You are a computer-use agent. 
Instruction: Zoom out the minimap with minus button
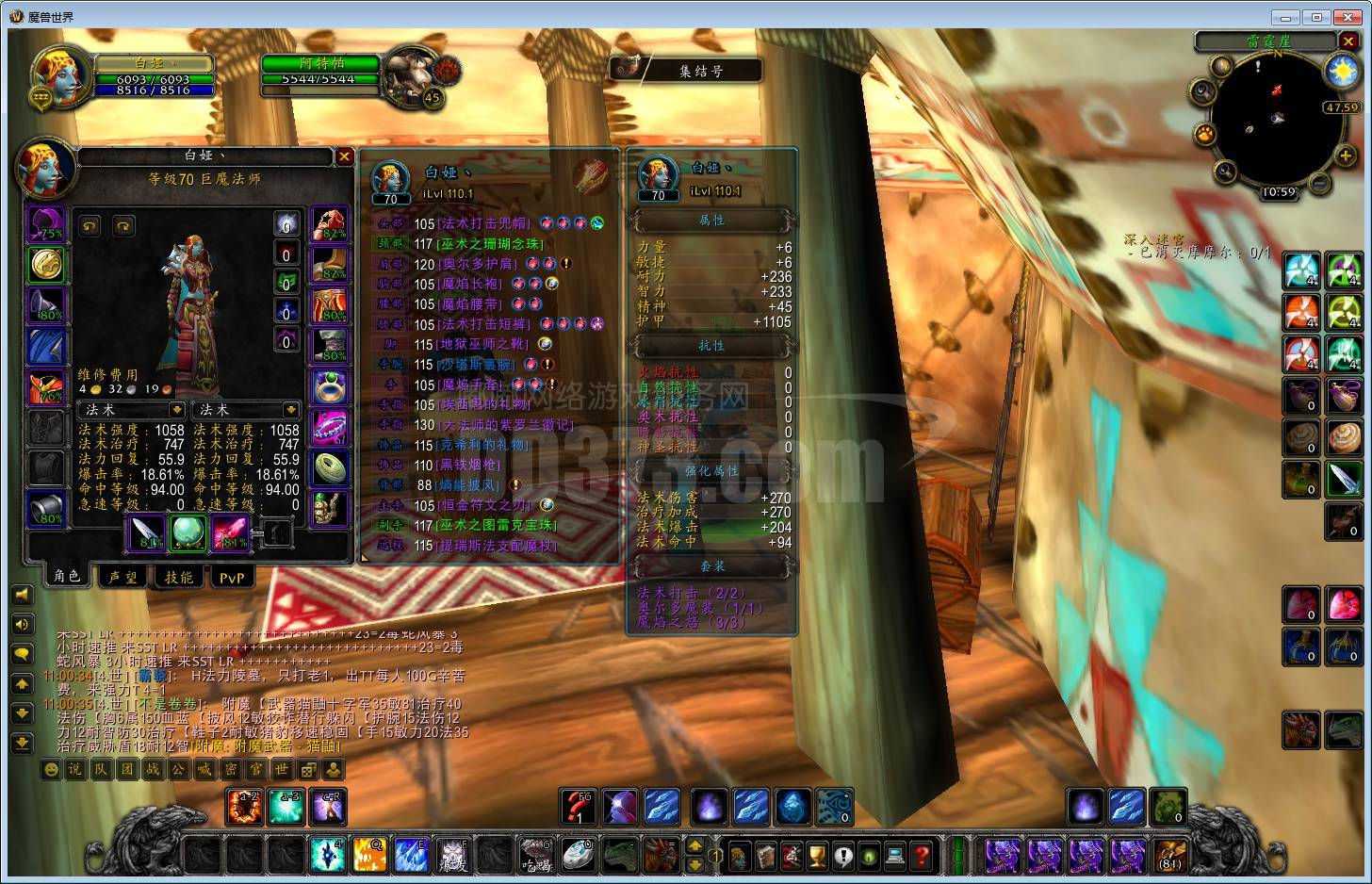(1320, 182)
